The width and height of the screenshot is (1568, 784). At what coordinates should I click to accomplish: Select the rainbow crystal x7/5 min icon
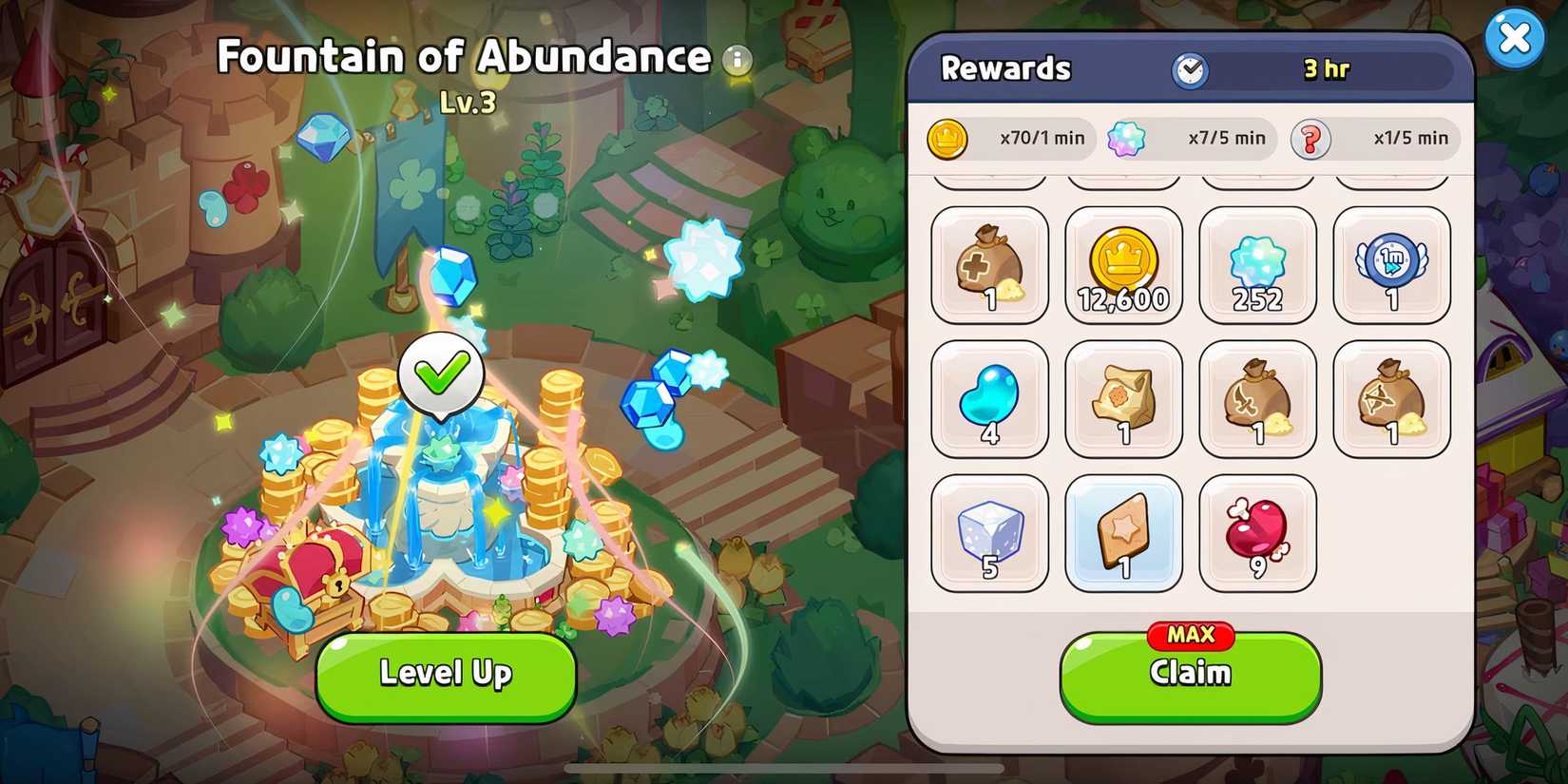coord(1127,138)
